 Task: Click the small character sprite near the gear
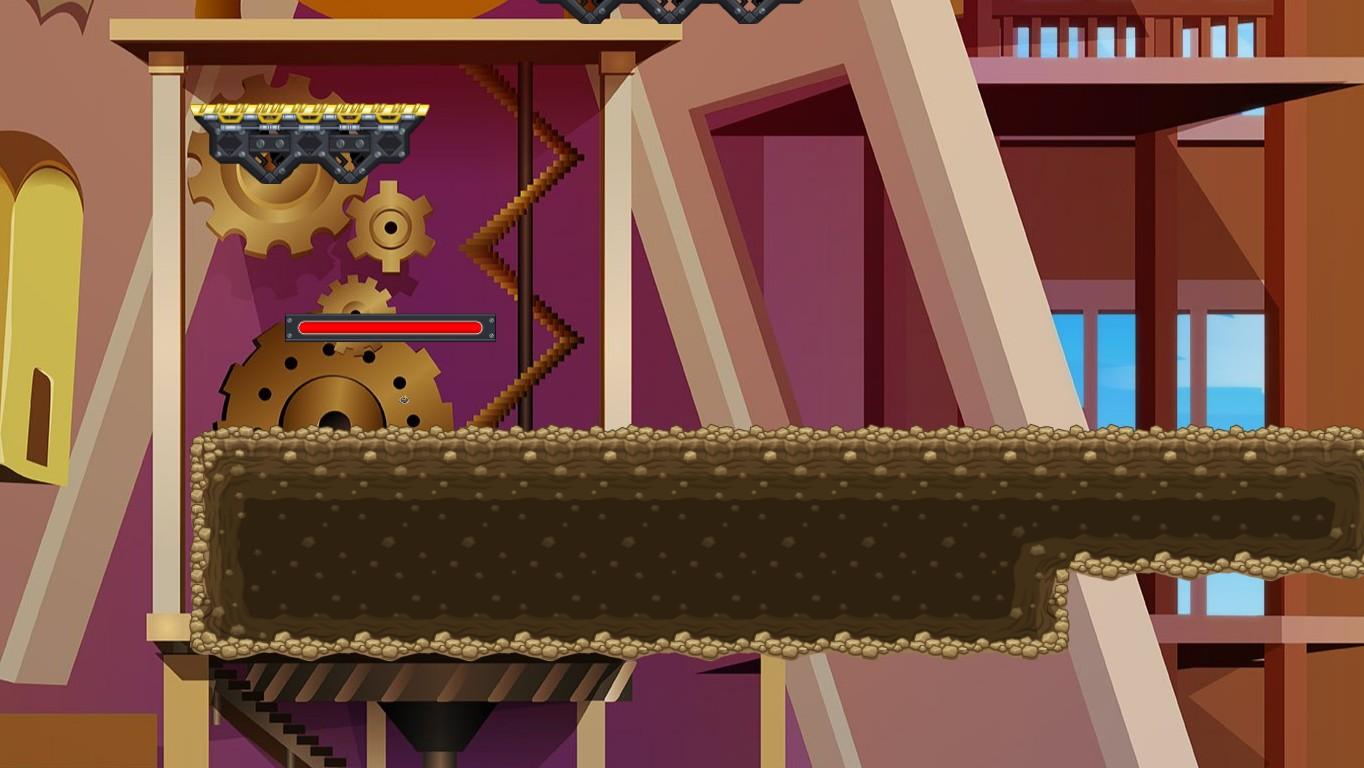(403, 399)
